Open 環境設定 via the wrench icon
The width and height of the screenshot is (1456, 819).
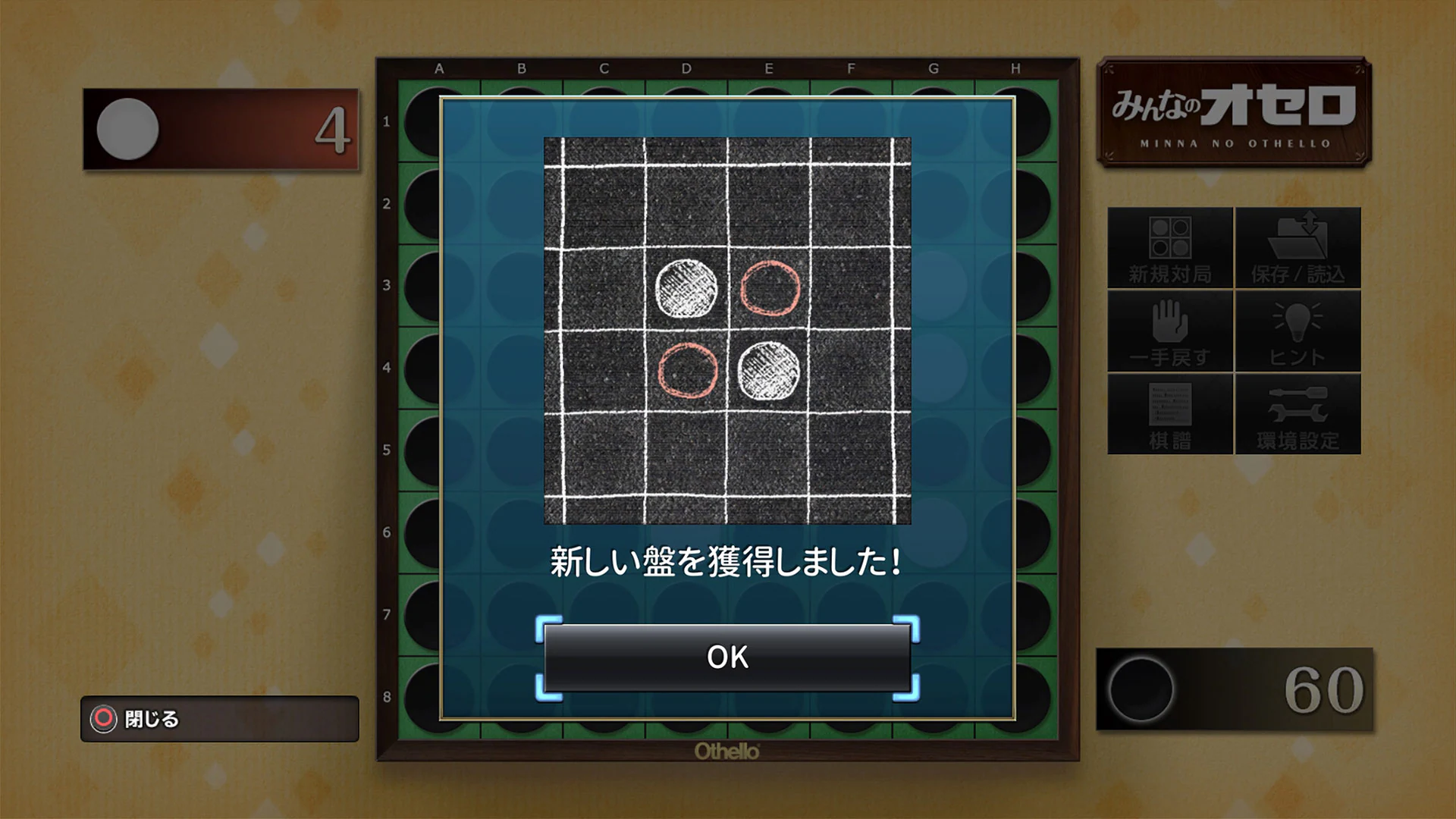(1298, 415)
